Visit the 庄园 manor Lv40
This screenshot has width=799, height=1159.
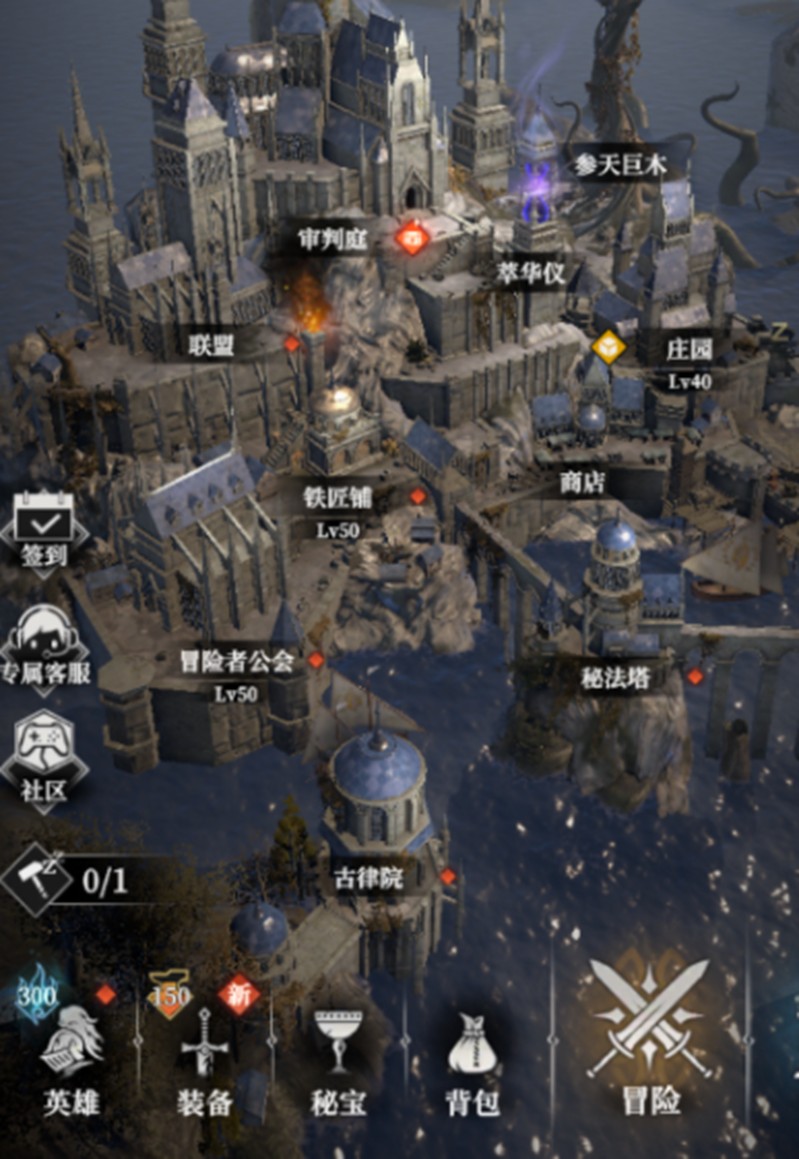pos(690,350)
